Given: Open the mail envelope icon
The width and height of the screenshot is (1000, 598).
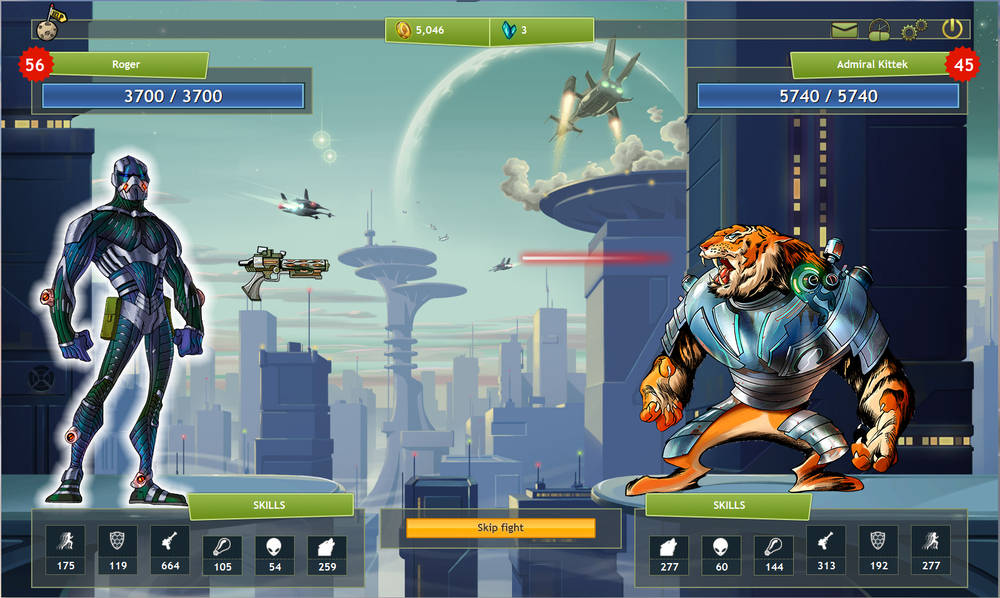Looking at the screenshot, I should [x=845, y=30].
